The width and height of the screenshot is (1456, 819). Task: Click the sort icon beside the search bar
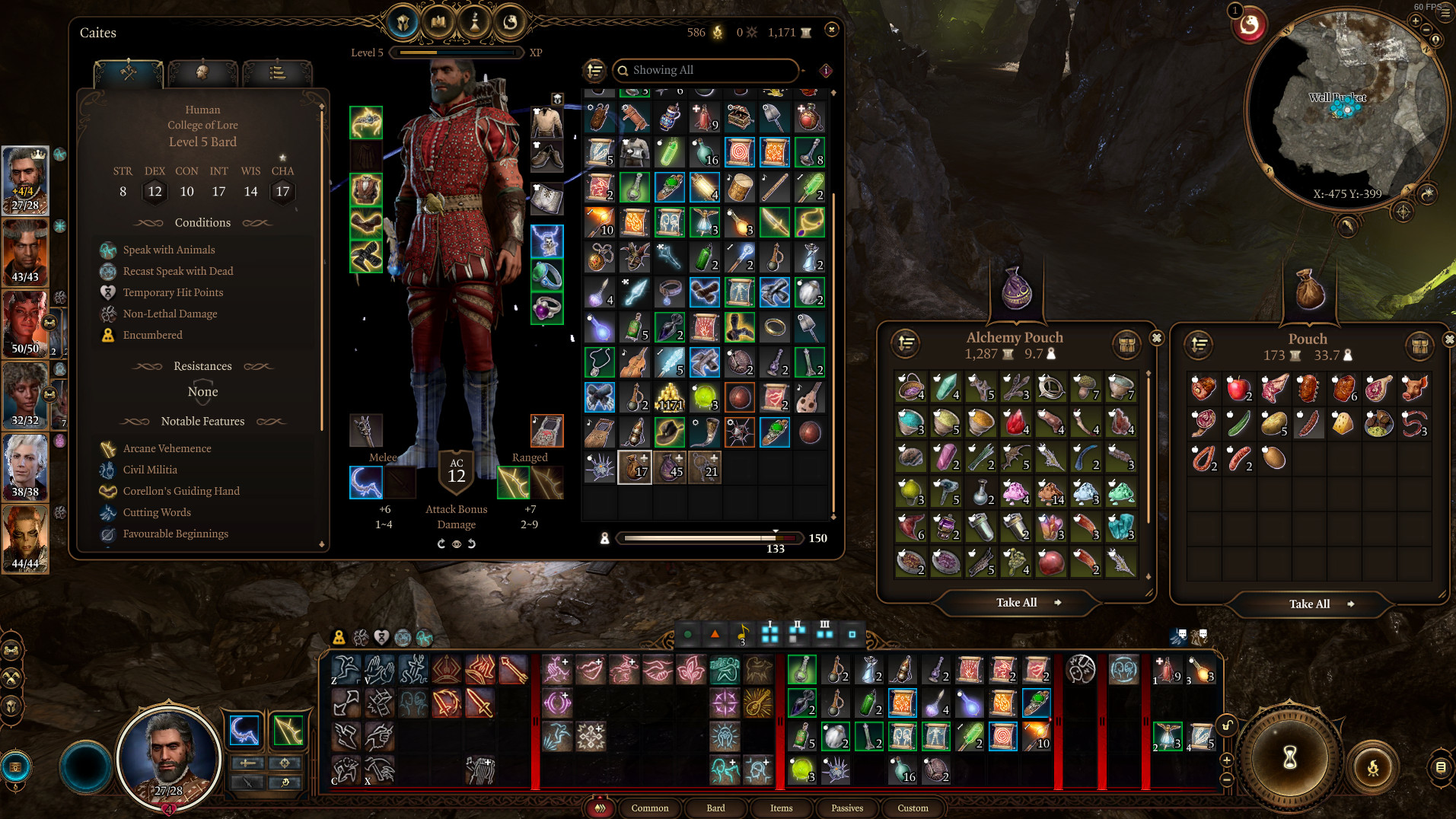(595, 70)
